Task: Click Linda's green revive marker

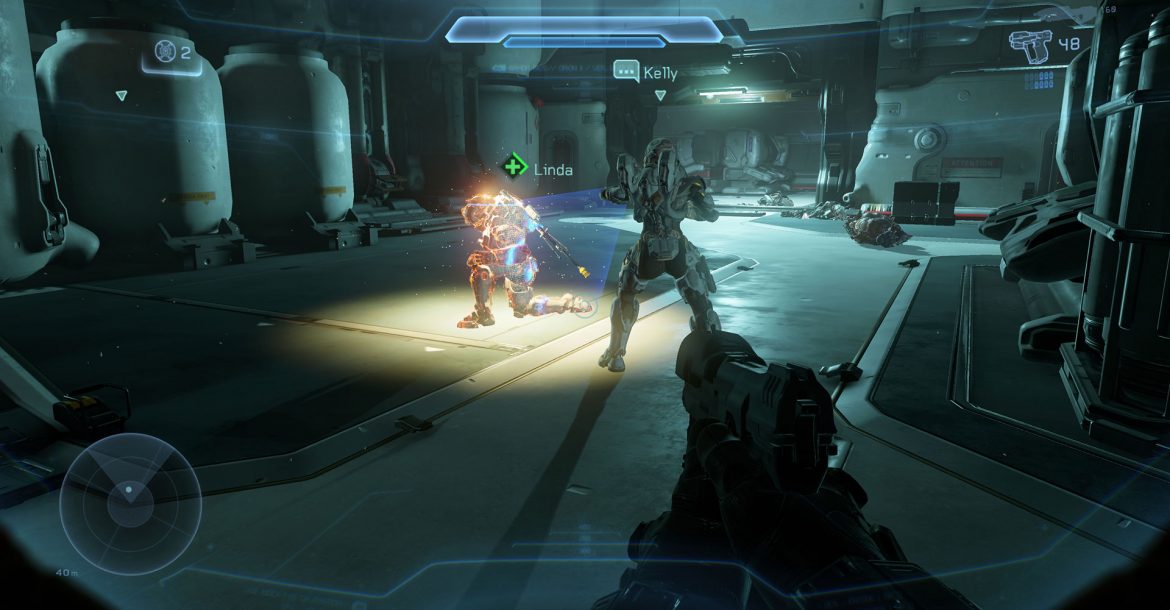Action: (x=515, y=166)
